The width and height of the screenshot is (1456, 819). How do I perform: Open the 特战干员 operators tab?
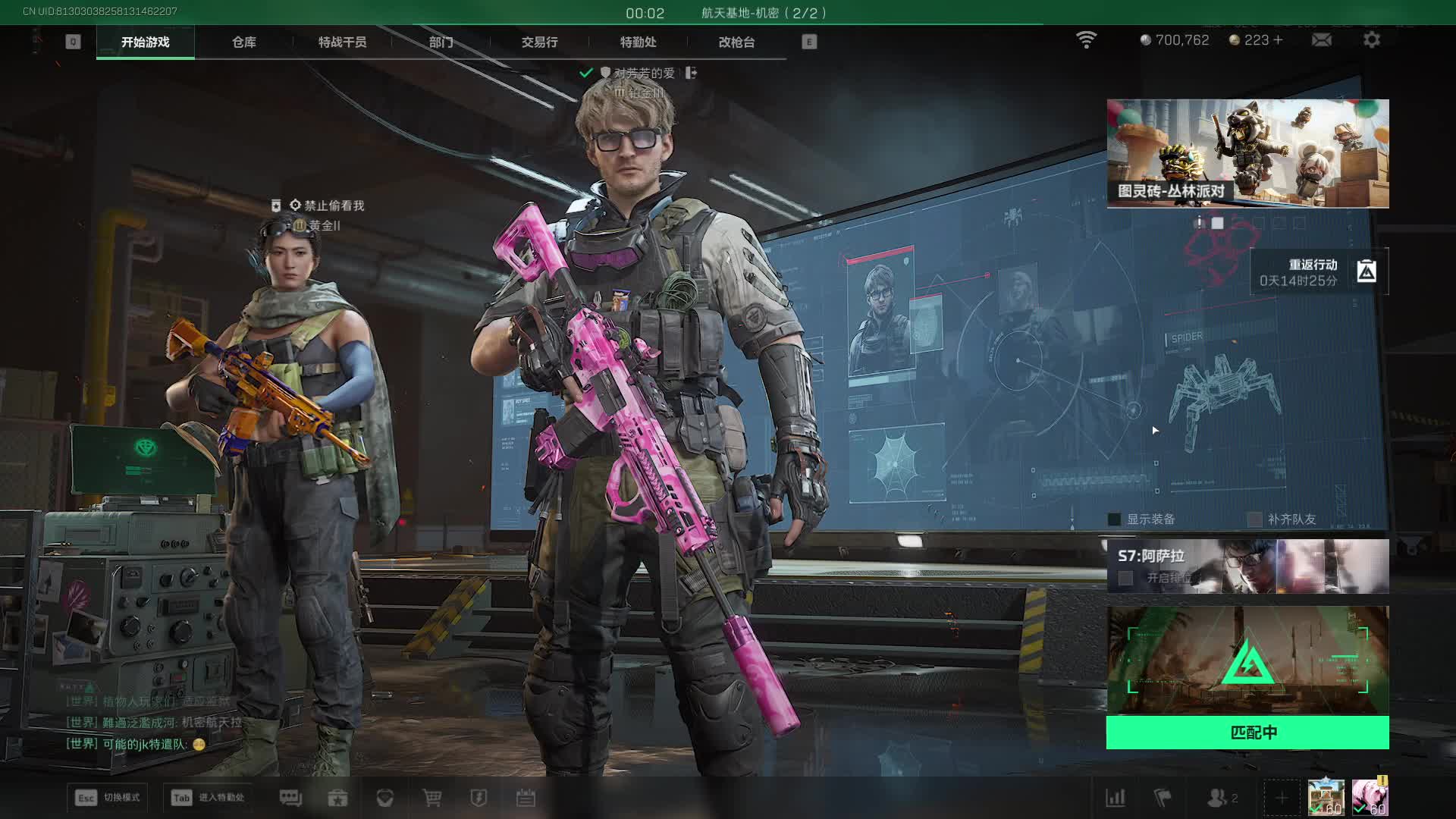click(x=342, y=42)
